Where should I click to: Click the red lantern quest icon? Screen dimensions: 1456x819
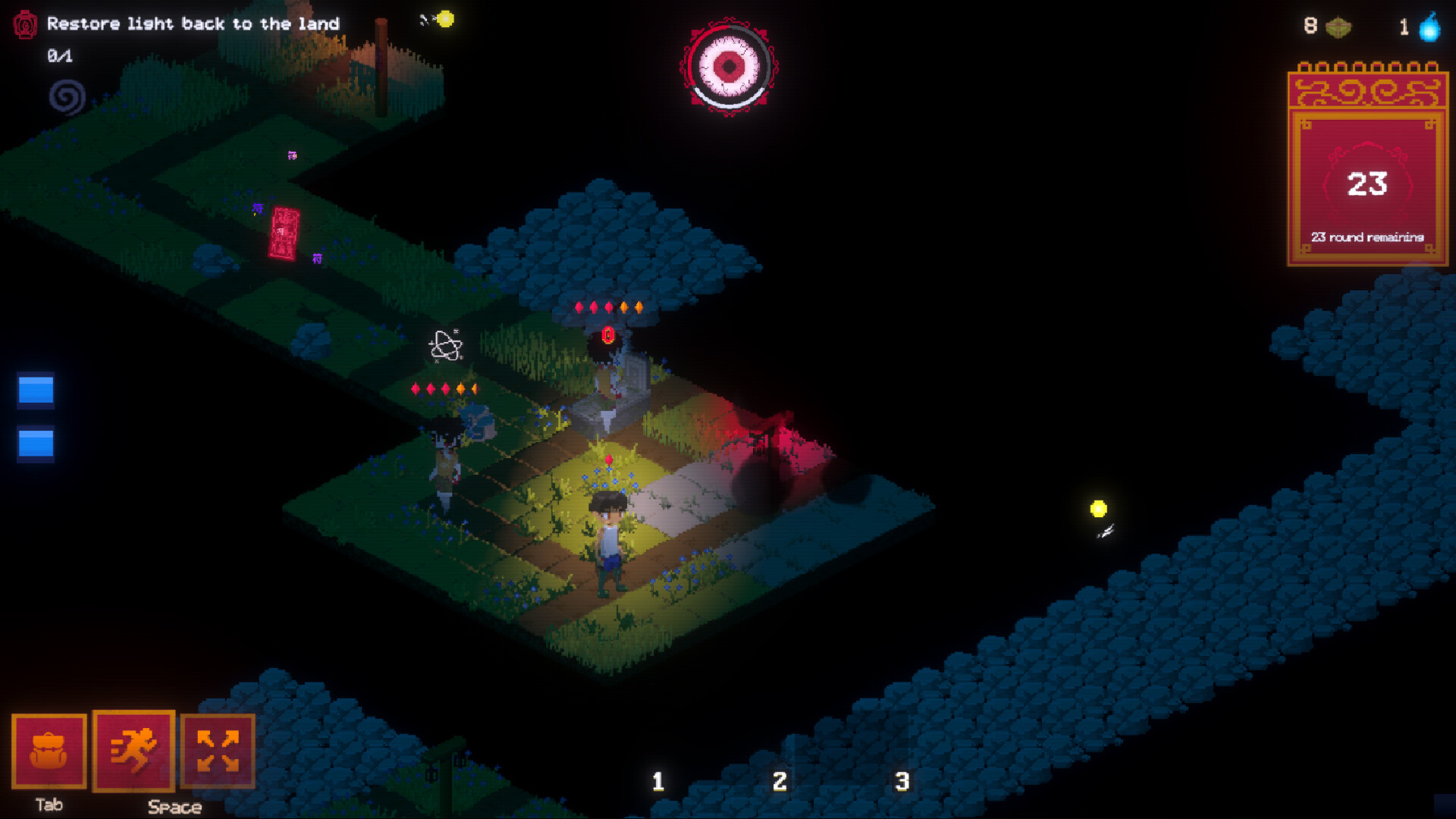click(27, 24)
